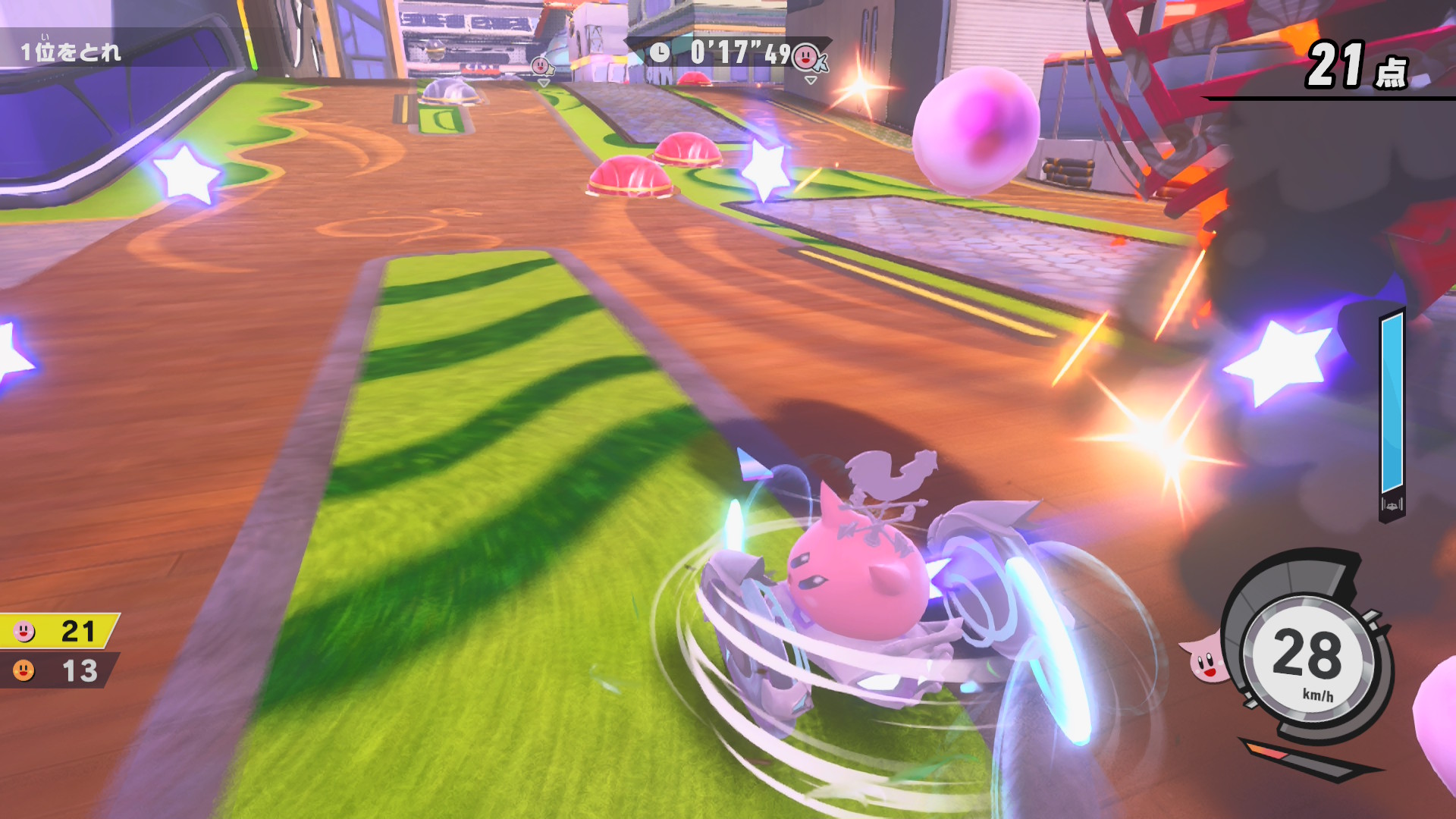The width and height of the screenshot is (1456, 819).
Task: Select the orange player scoreboard row
Action: [x=58, y=670]
